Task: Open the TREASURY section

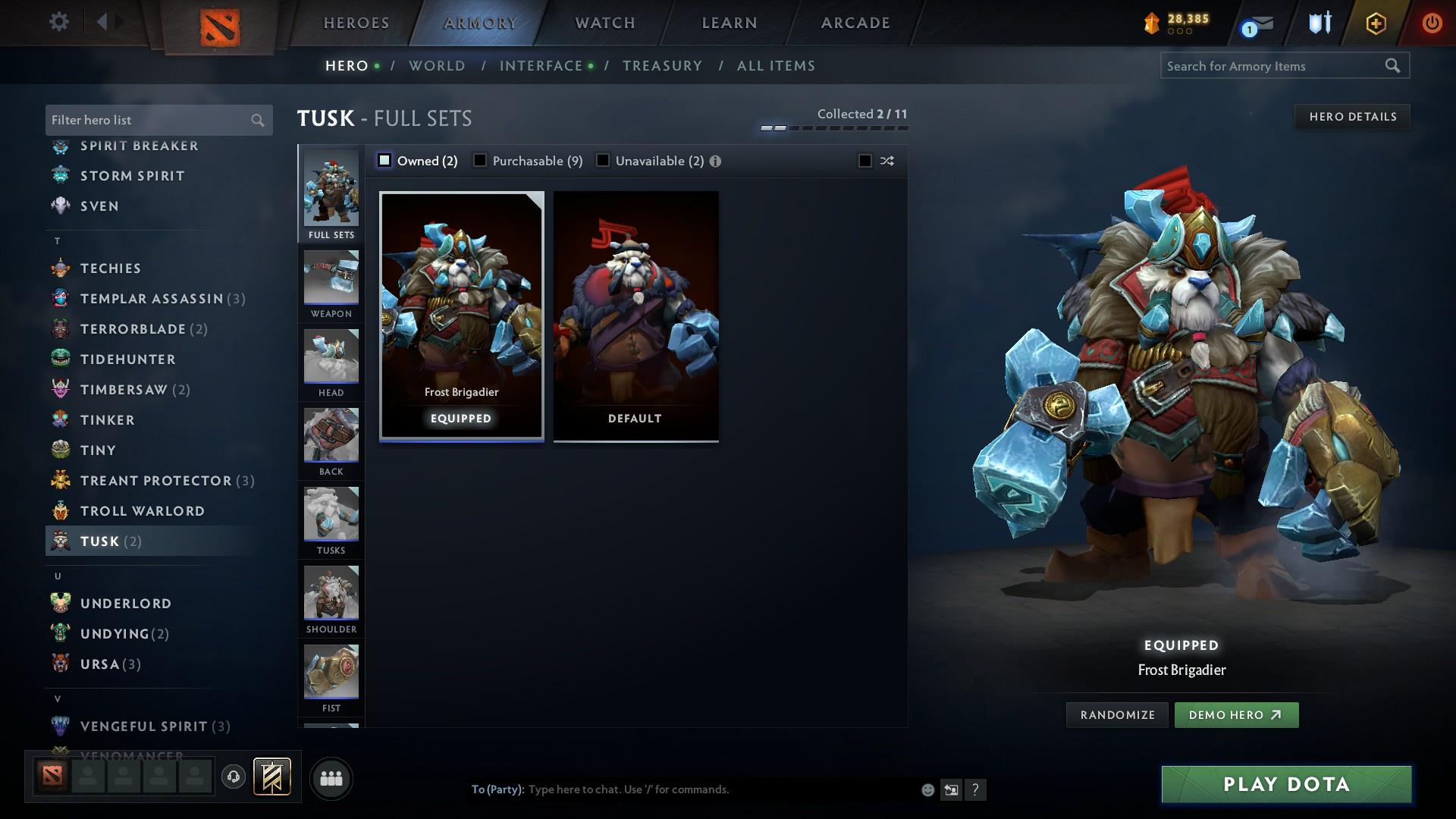Action: (x=662, y=66)
